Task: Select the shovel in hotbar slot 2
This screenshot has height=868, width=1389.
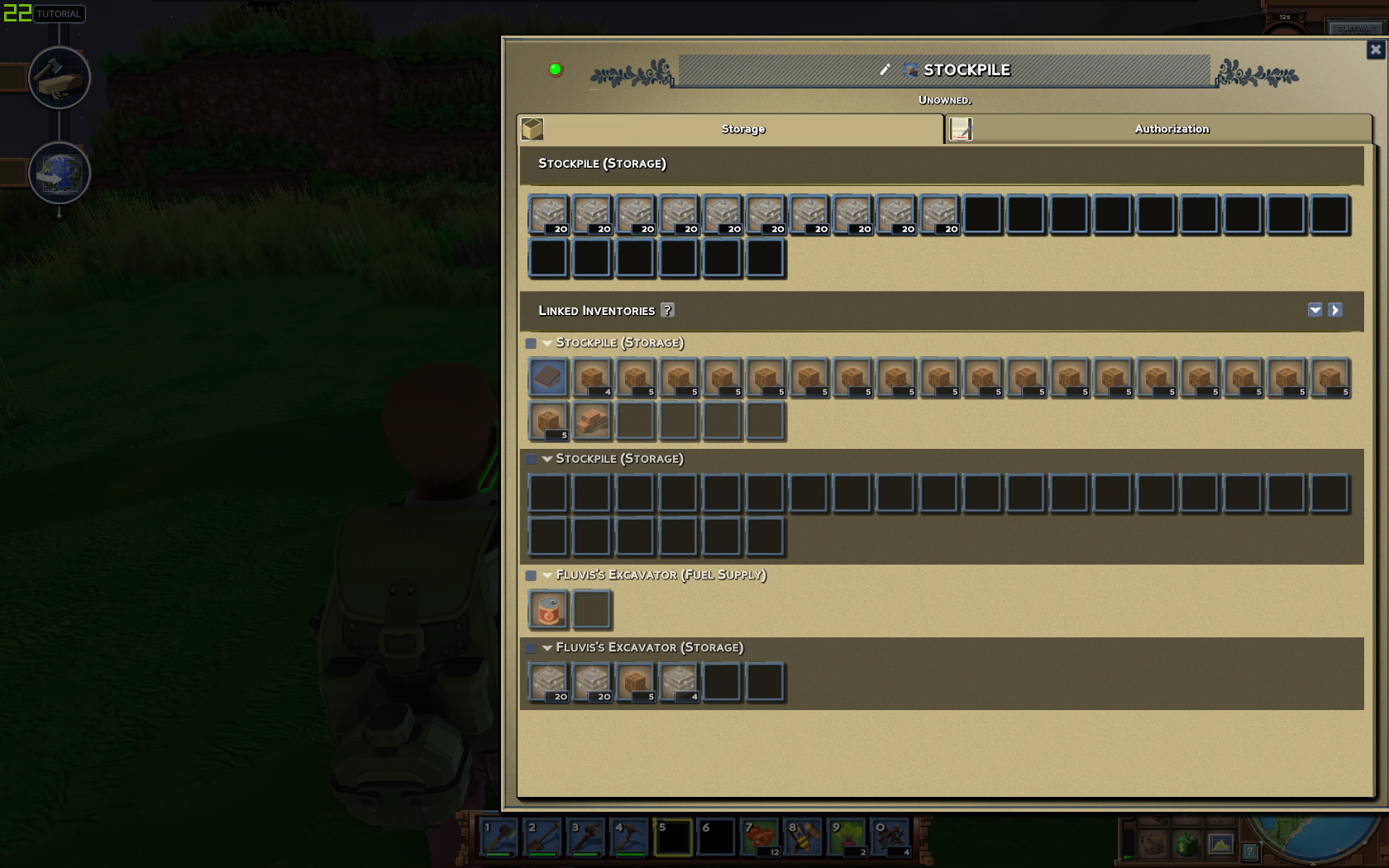Action: pyautogui.click(x=542, y=837)
